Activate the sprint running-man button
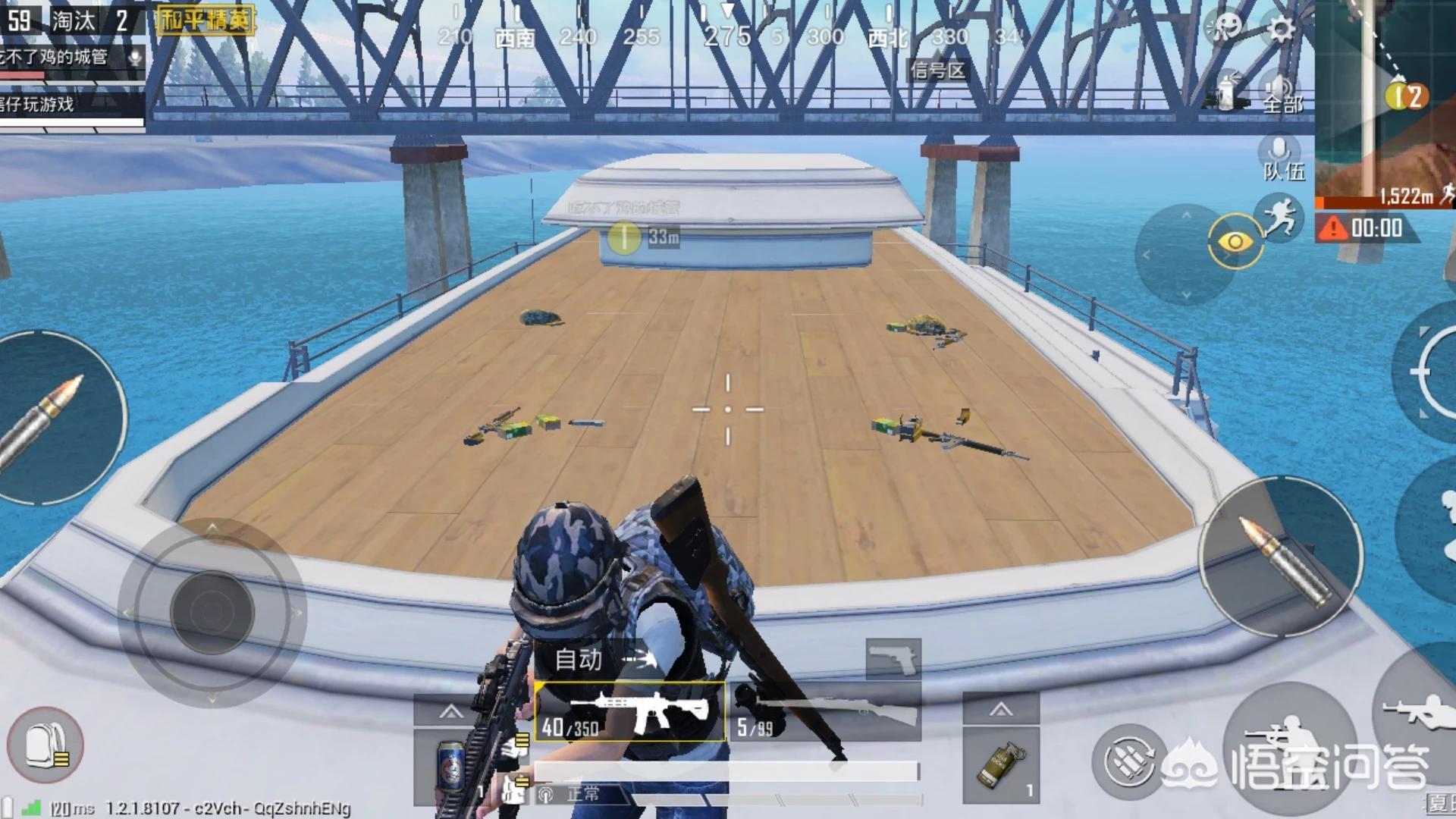1456x819 pixels. pyautogui.click(x=1279, y=217)
